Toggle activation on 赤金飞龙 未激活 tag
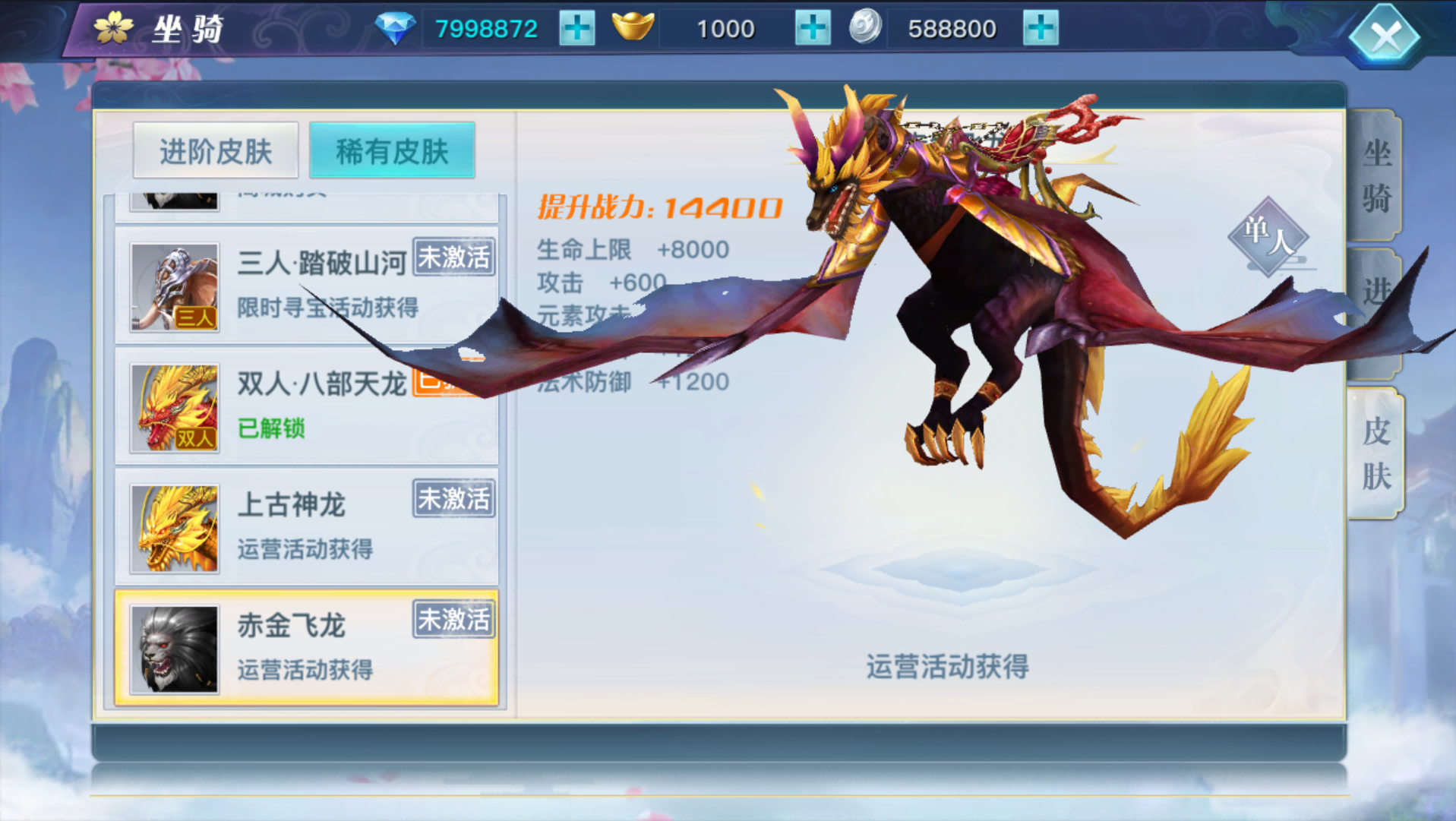 pyautogui.click(x=453, y=620)
